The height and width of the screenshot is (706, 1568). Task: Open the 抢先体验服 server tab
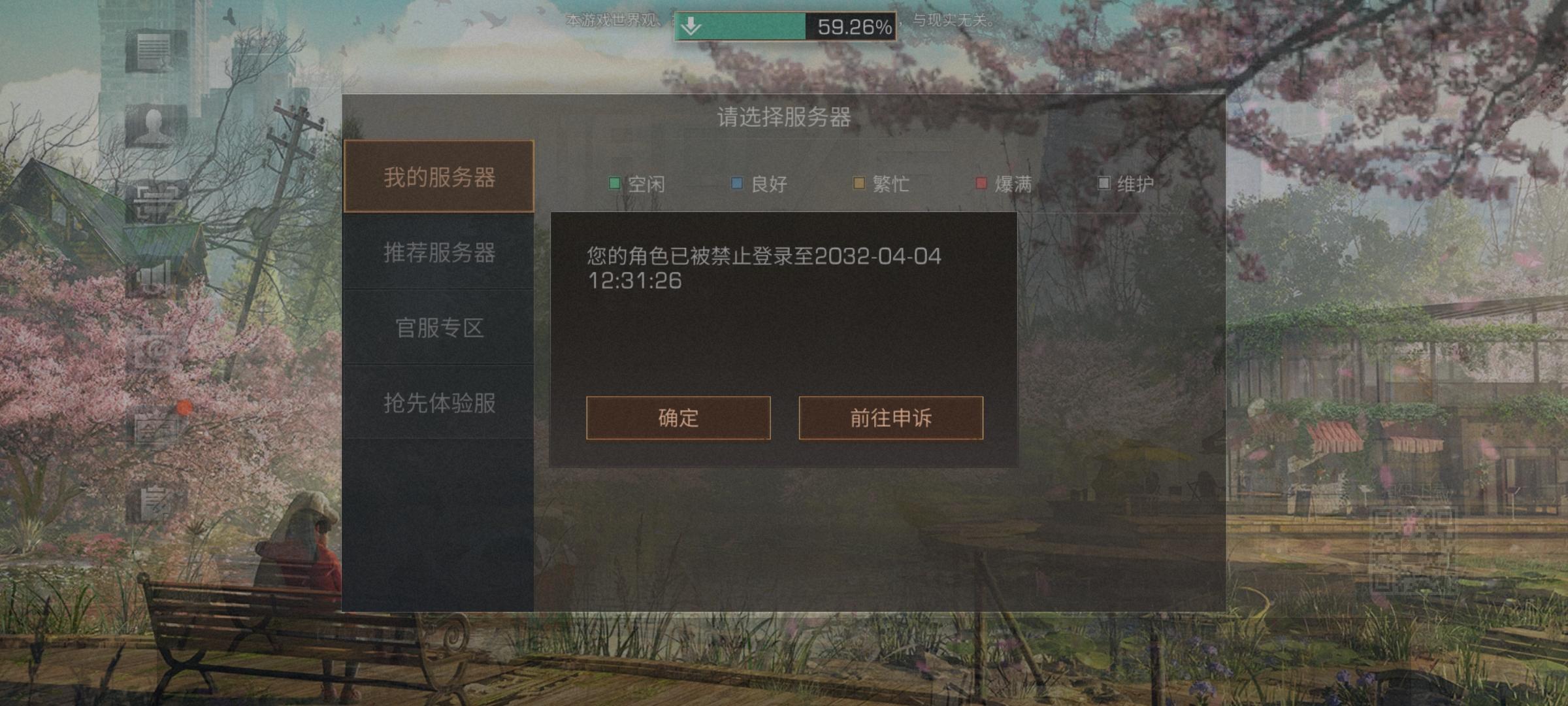(x=439, y=404)
